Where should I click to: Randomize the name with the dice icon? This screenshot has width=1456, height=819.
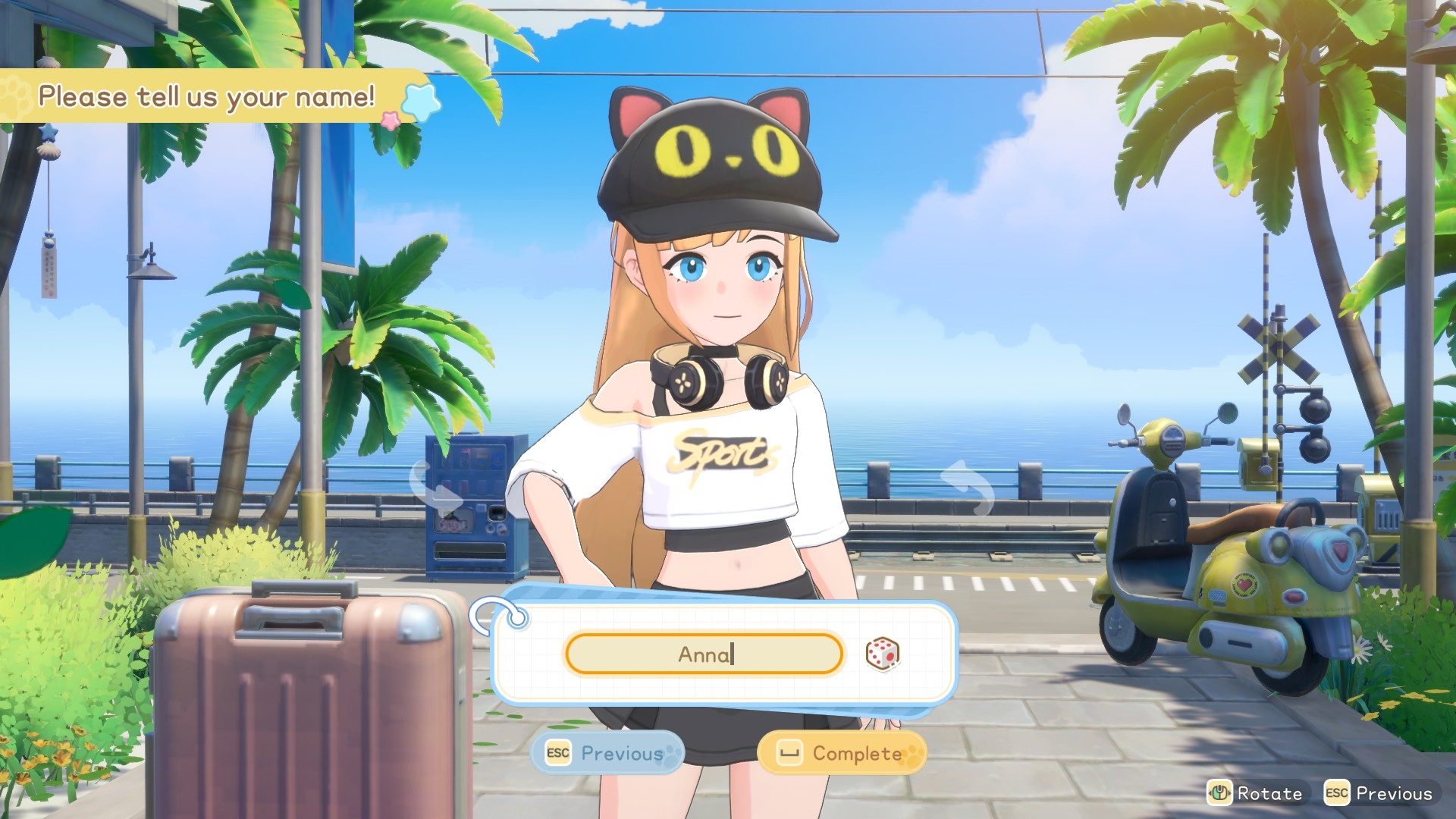[x=882, y=654]
